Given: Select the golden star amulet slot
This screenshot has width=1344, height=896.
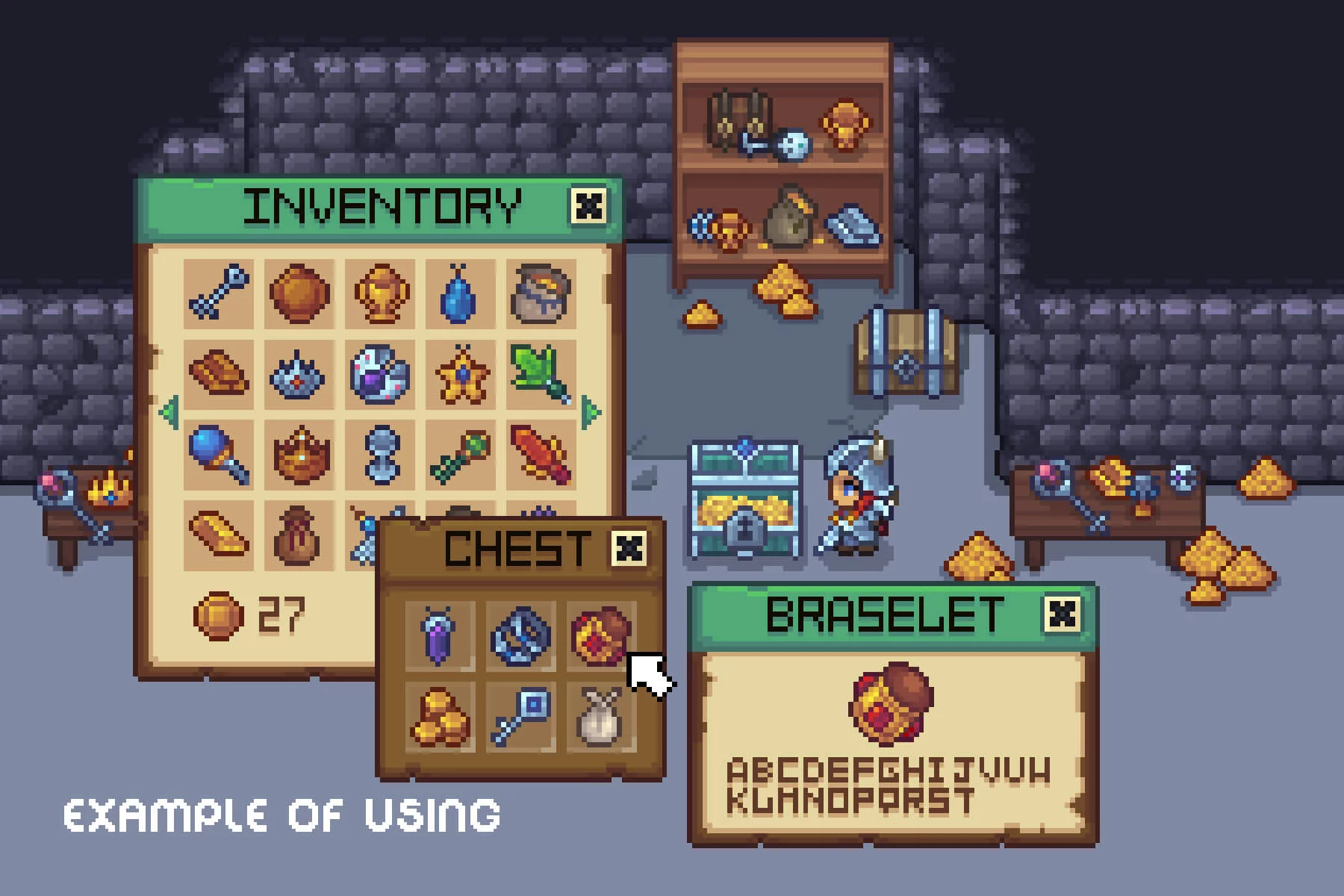Looking at the screenshot, I should click(x=460, y=373).
